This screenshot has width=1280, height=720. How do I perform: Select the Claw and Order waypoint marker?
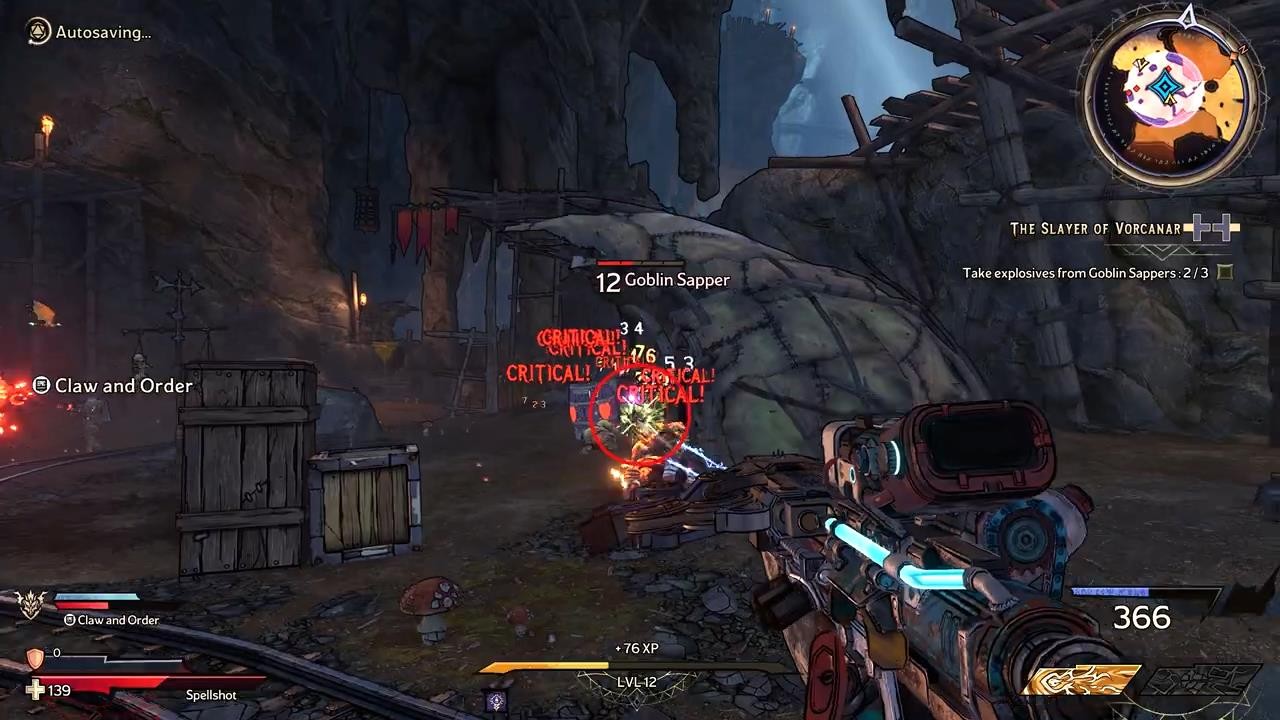pyautogui.click(x=42, y=385)
